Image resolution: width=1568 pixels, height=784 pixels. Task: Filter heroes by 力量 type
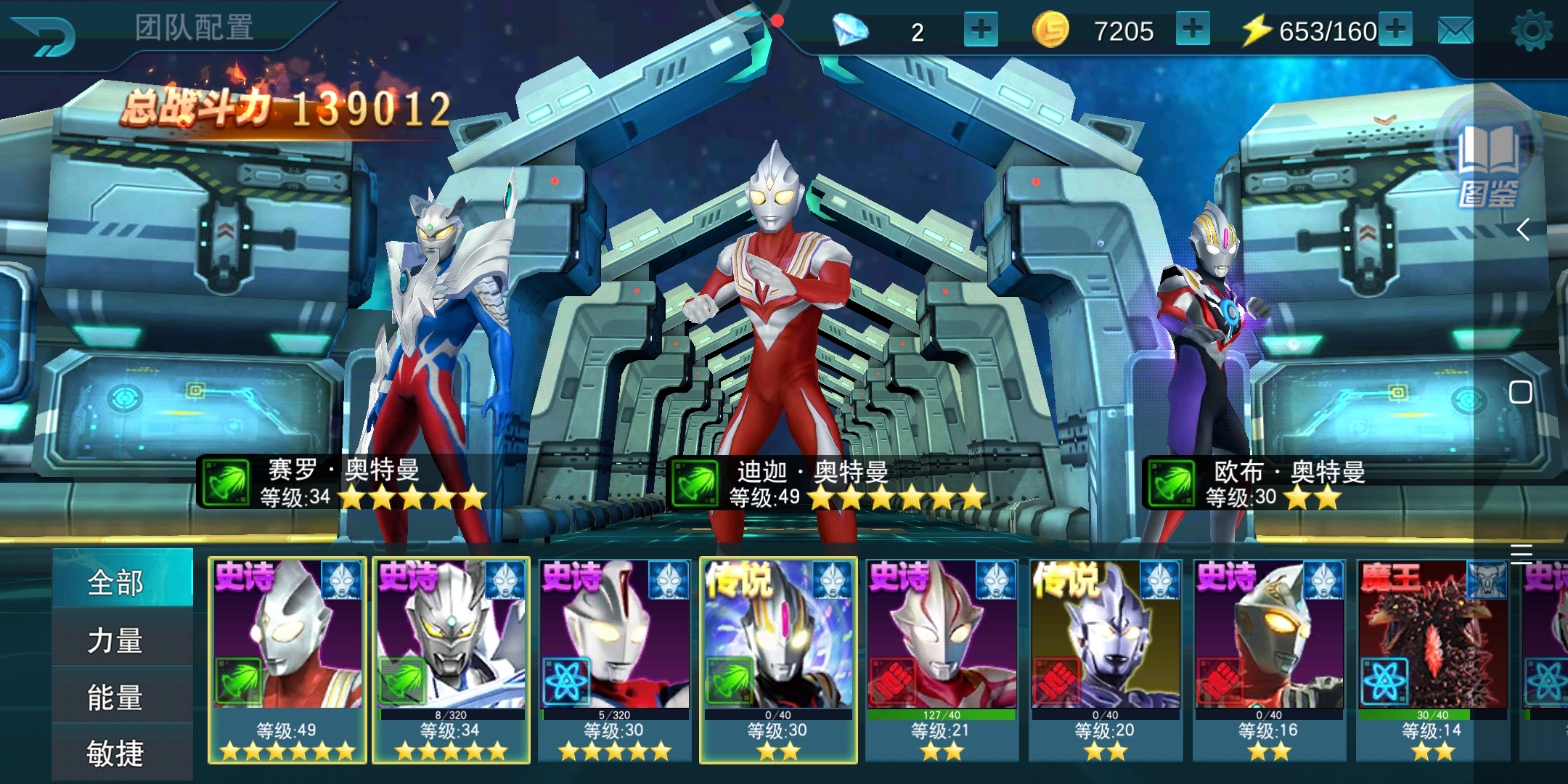pos(116,640)
